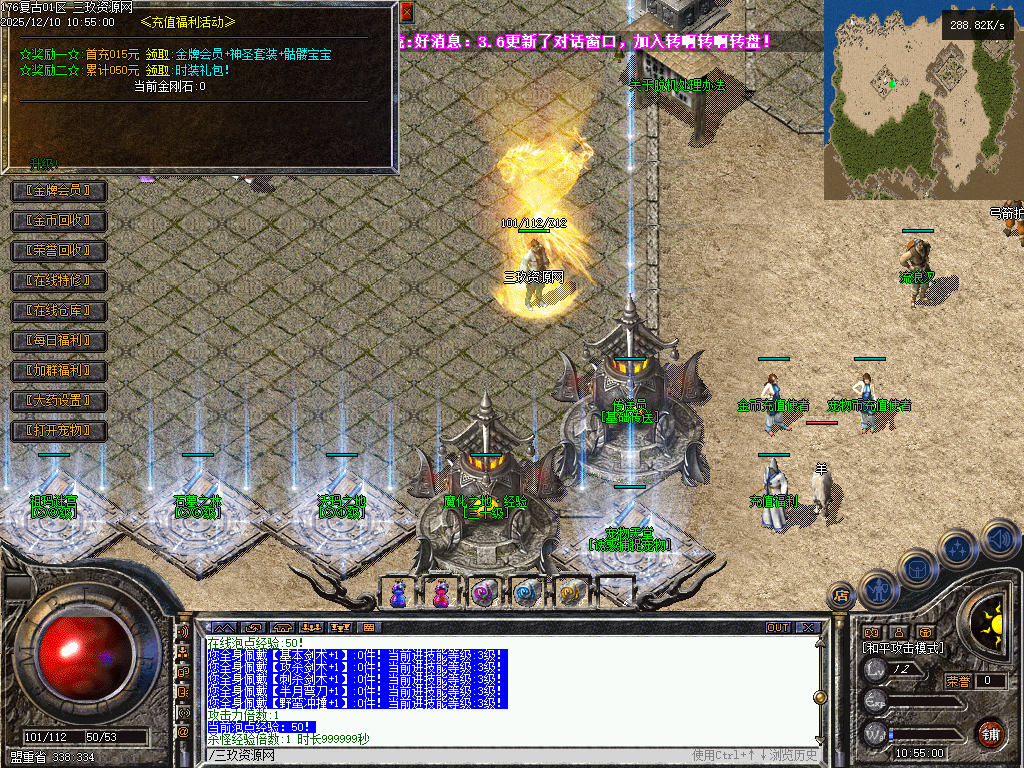The image size is (1024, 768).
Task: Open the 在线仓库 online warehouse
Action: 58,311
